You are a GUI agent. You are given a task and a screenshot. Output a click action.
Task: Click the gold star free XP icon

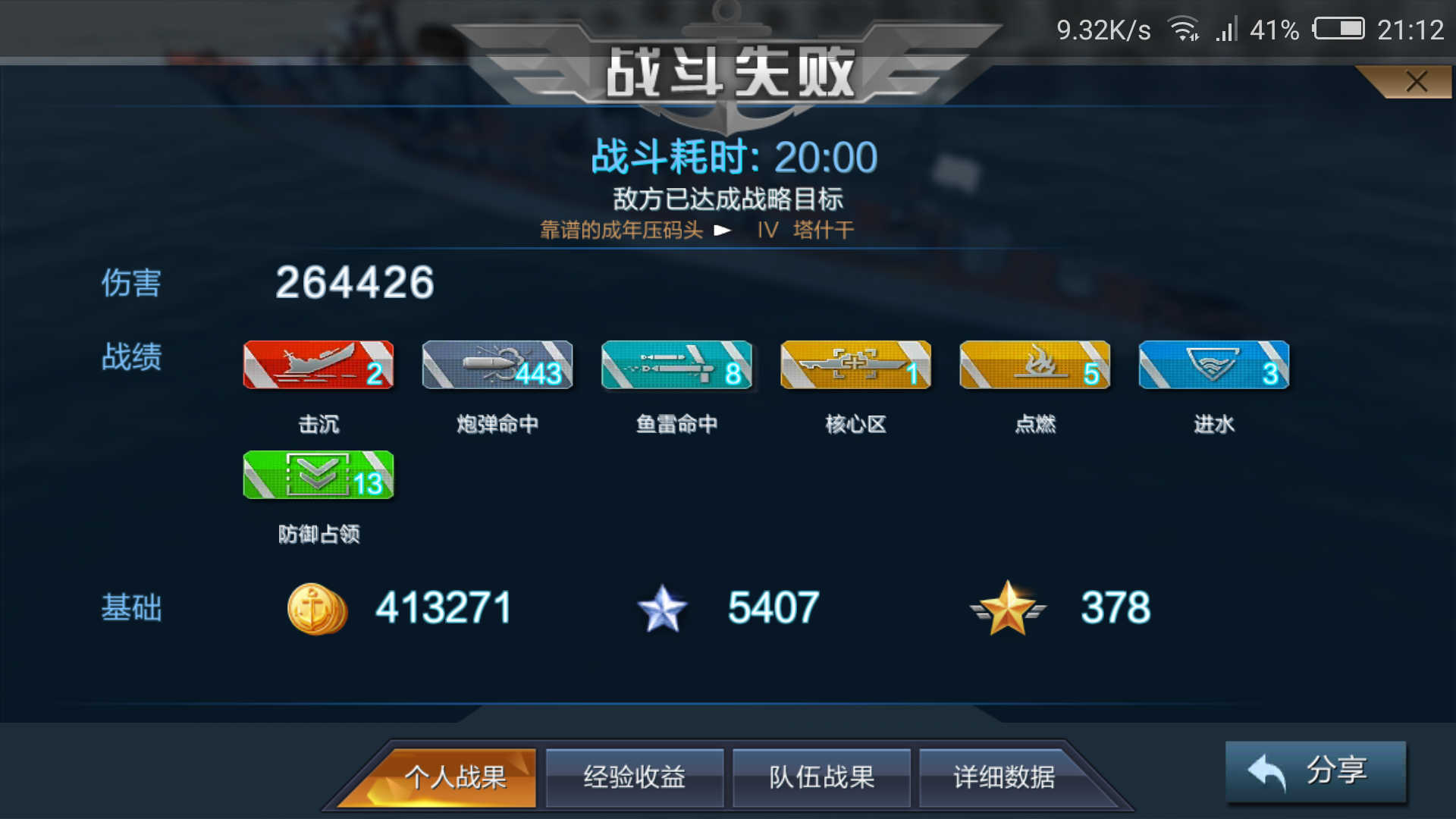(1009, 607)
